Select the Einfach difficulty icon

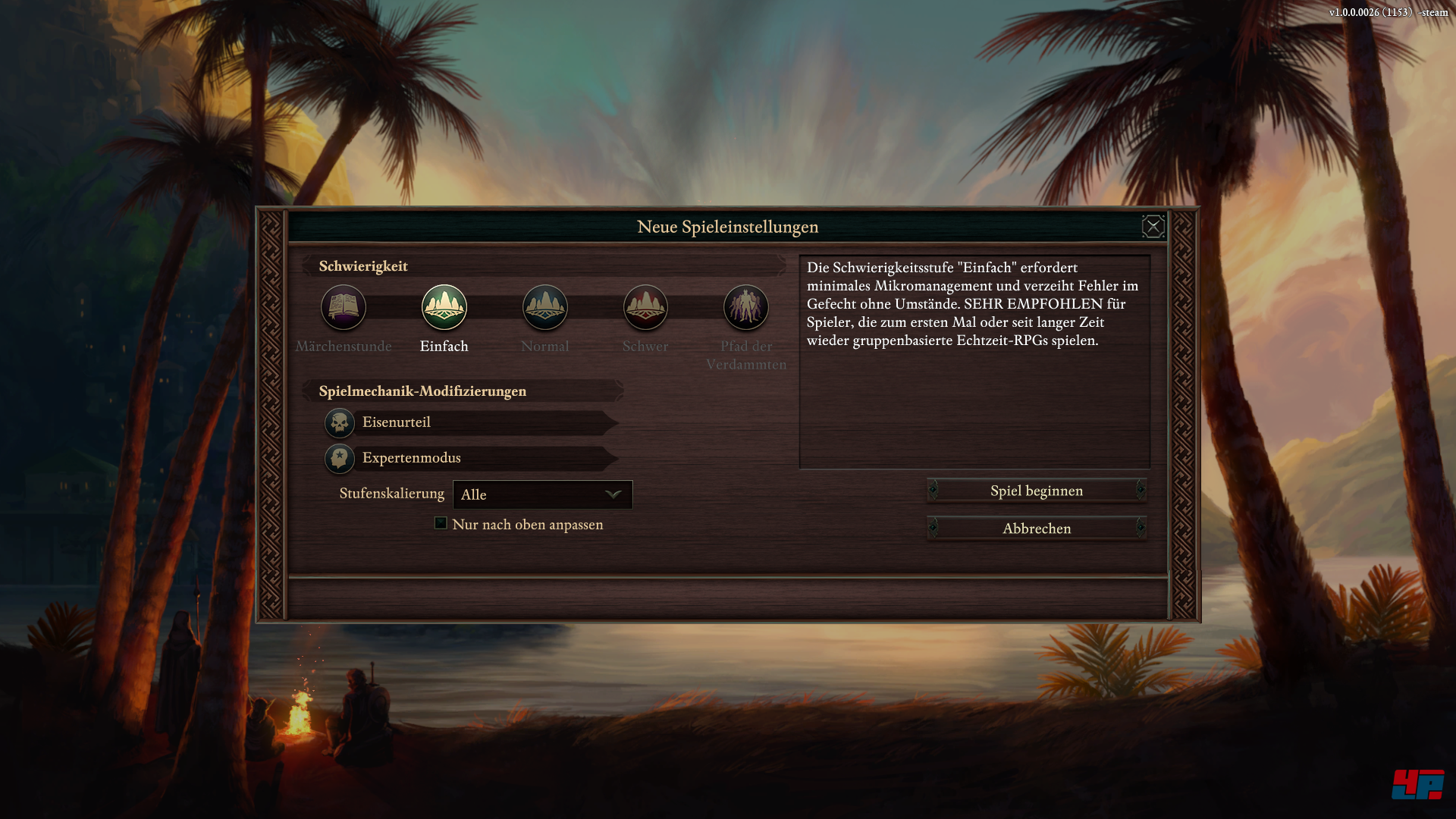point(444,307)
